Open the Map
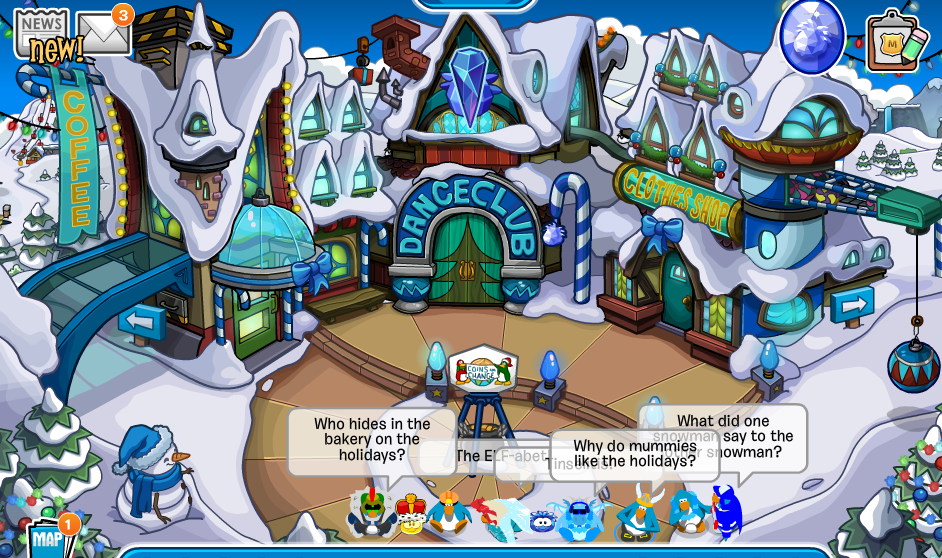Viewport: 942px width, 558px height. pos(47,540)
